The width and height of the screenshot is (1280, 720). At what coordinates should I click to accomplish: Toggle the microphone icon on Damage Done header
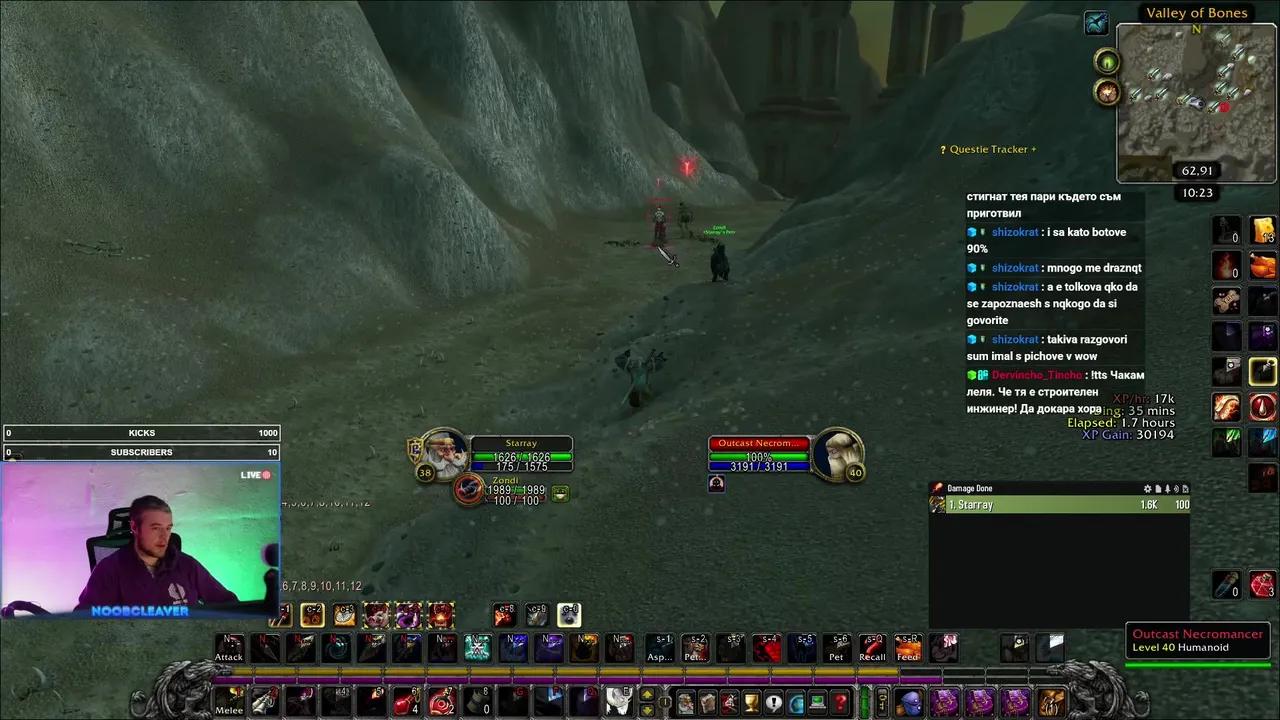(1167, 488)
